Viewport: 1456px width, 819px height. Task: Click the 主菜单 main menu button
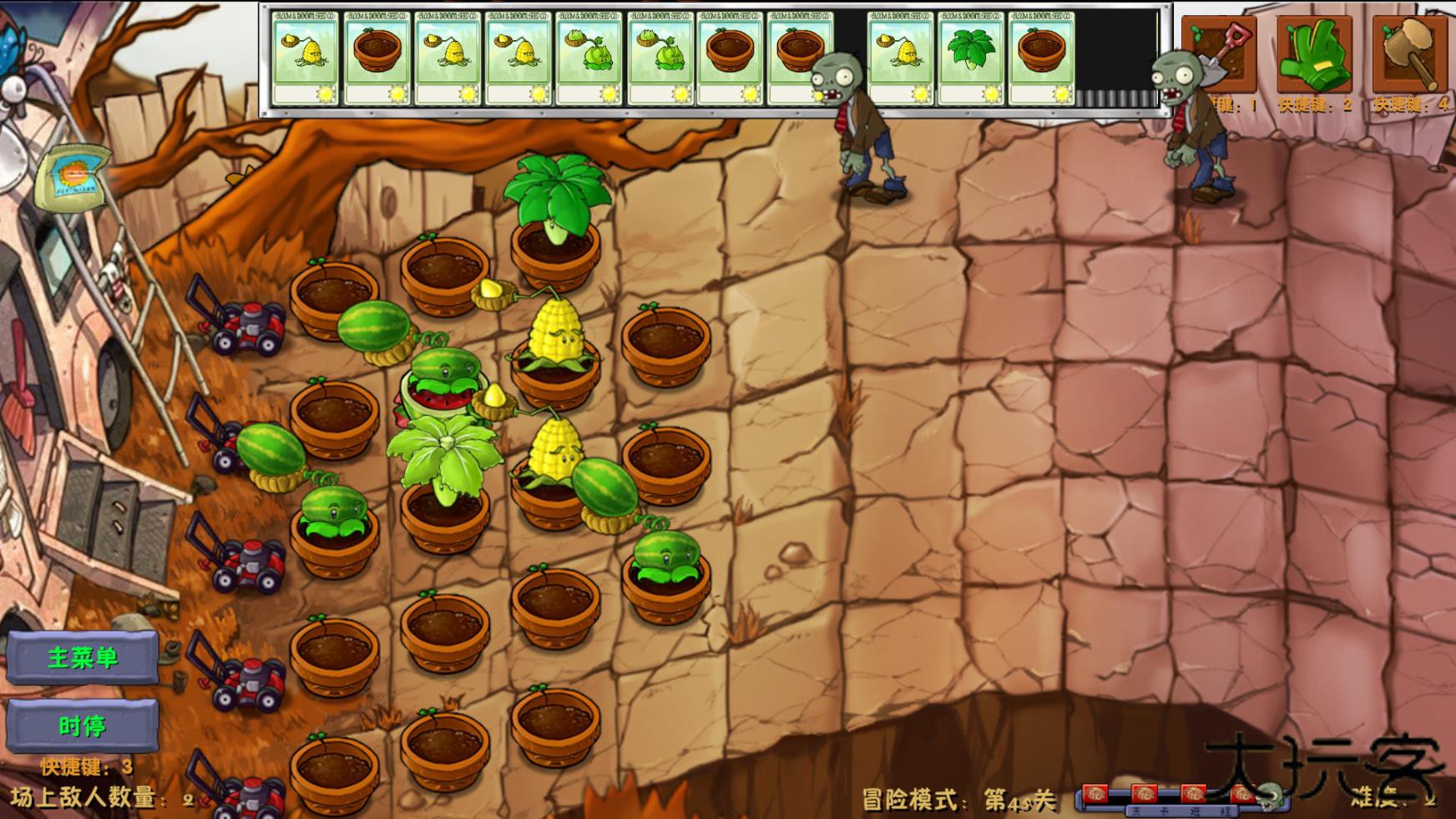tap(83, 657)
